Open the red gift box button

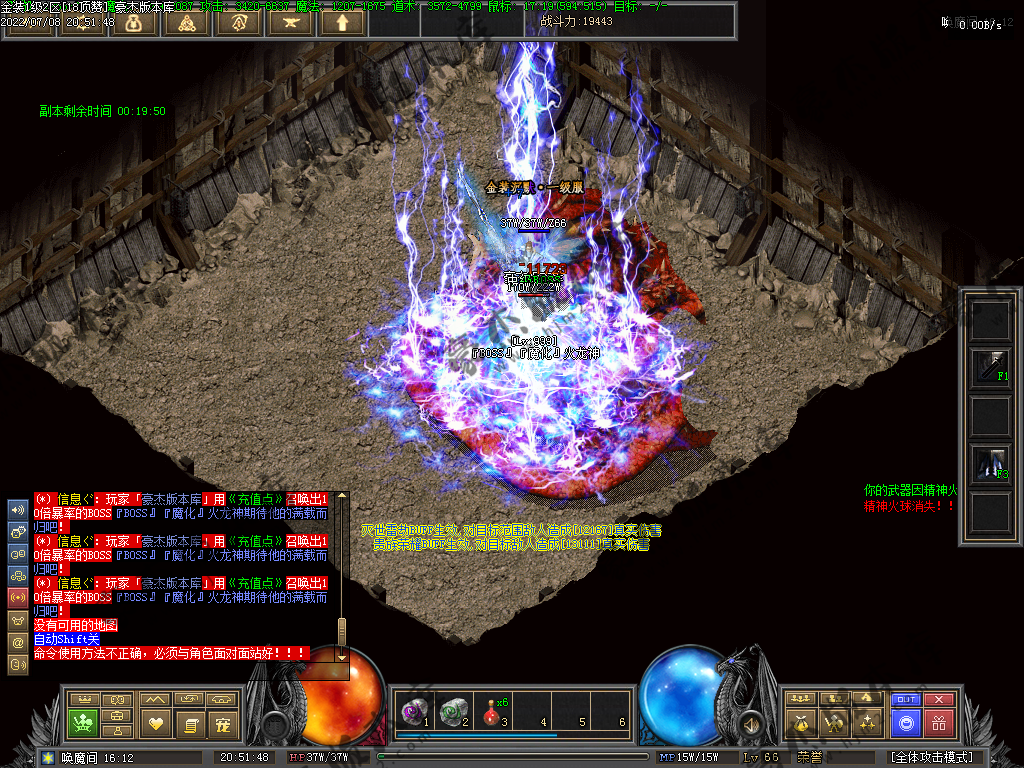tap(939, 723)
